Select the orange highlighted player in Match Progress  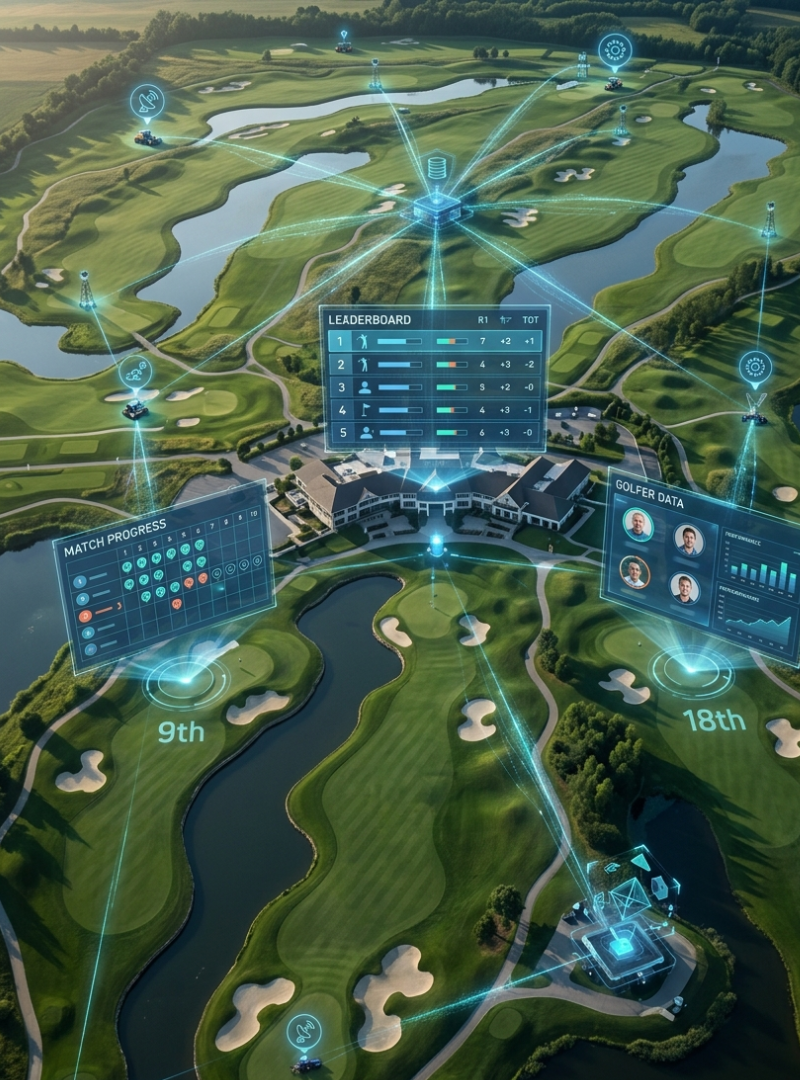click(85, 613)
